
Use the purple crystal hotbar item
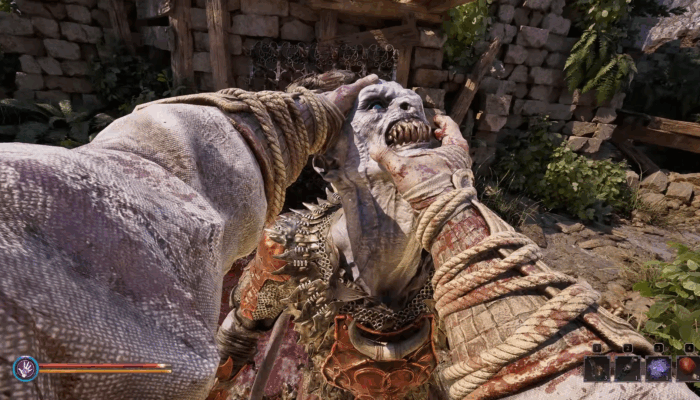(657, 367)
